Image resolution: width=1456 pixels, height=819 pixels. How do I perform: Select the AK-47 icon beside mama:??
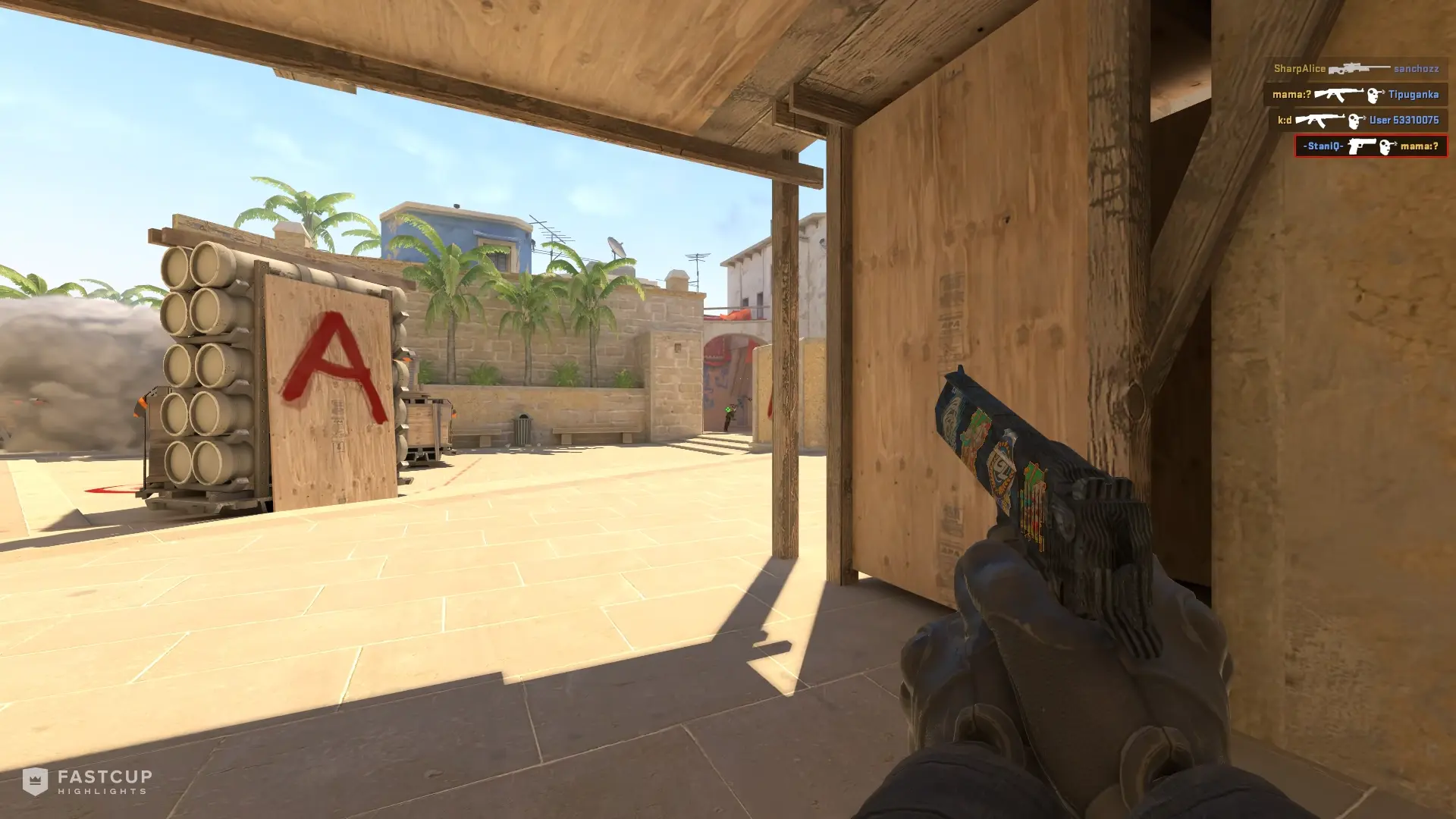pos(1339,96)
